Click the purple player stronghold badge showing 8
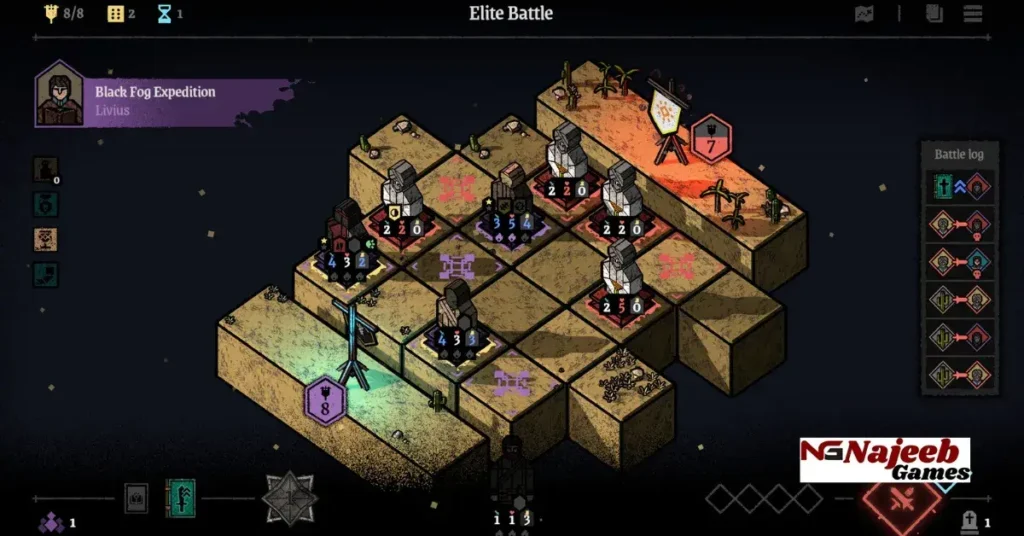1024x536 pixels. pos(325,401)
